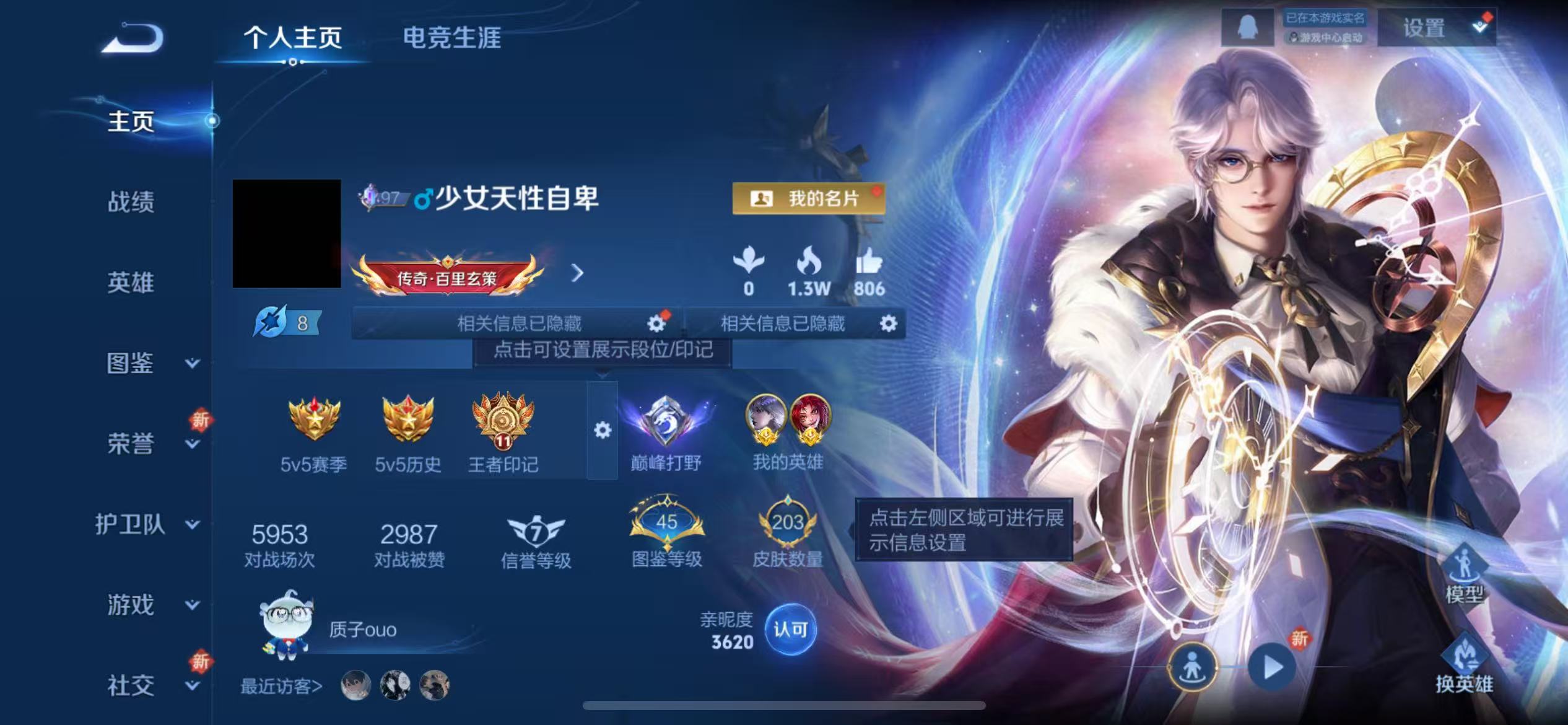This screenshot has height=725, width=1568.
Task: Click the gear on first 相关信息已隐藏 bar
Action: coord(656,323)
